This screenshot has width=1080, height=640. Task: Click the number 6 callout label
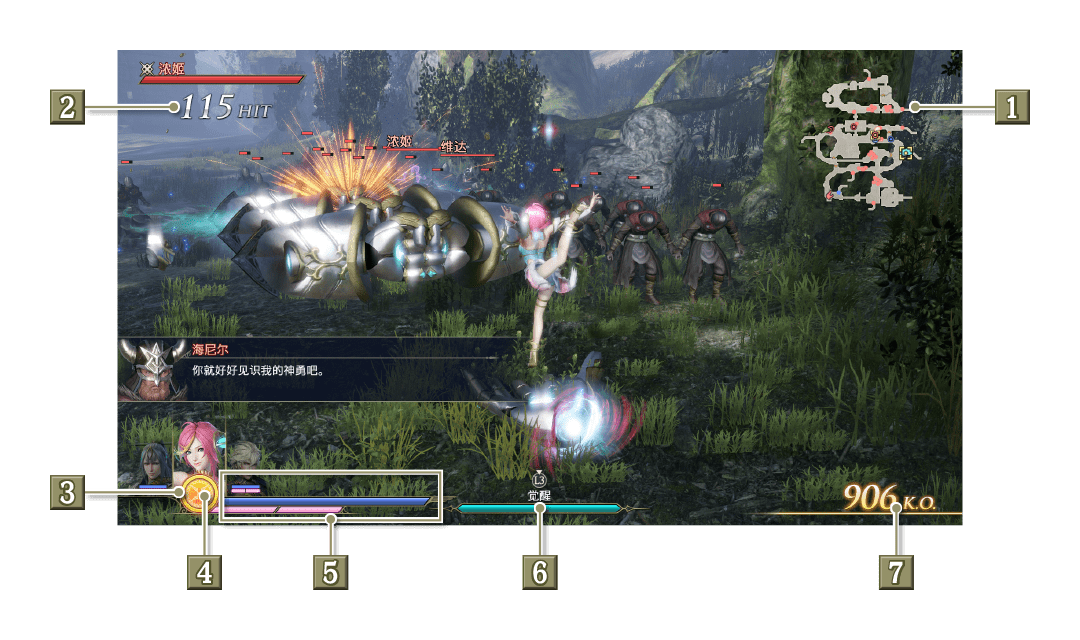539,573
